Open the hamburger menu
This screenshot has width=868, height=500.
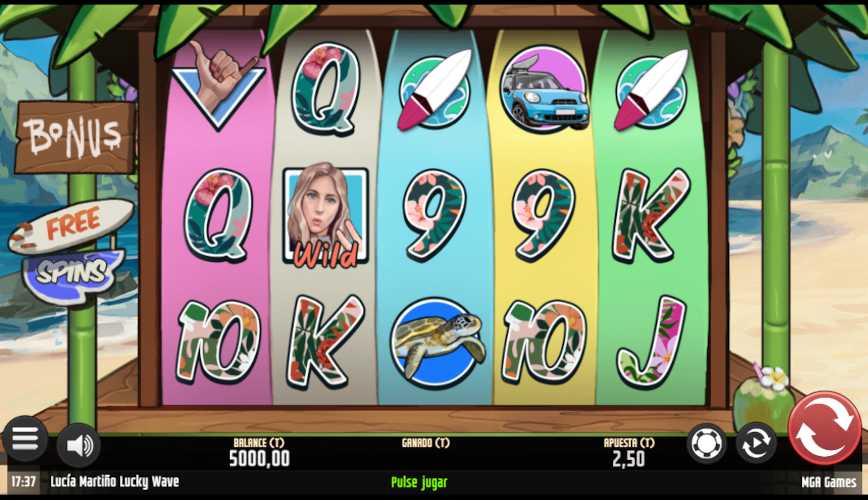[x=25, y=439]
